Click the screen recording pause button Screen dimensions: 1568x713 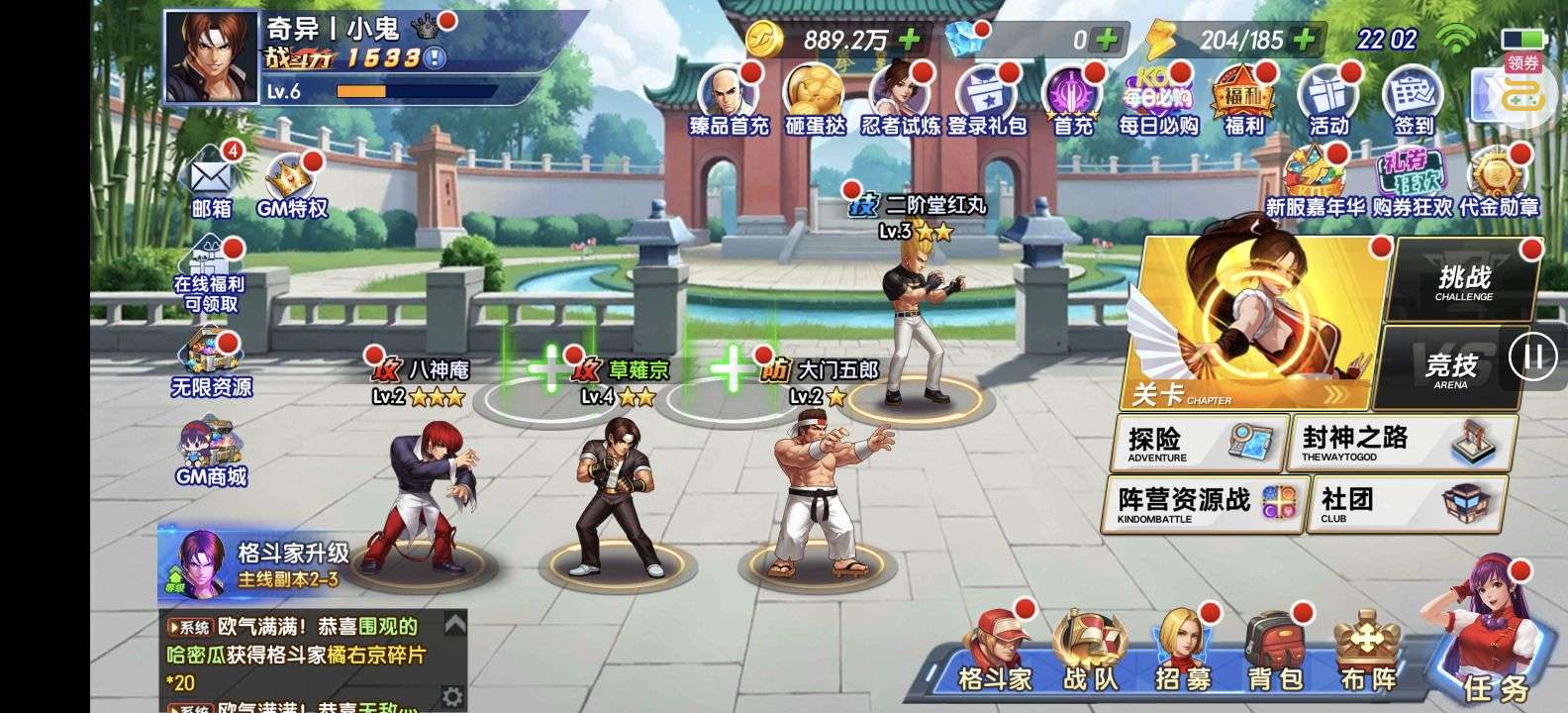[1532, 356]
